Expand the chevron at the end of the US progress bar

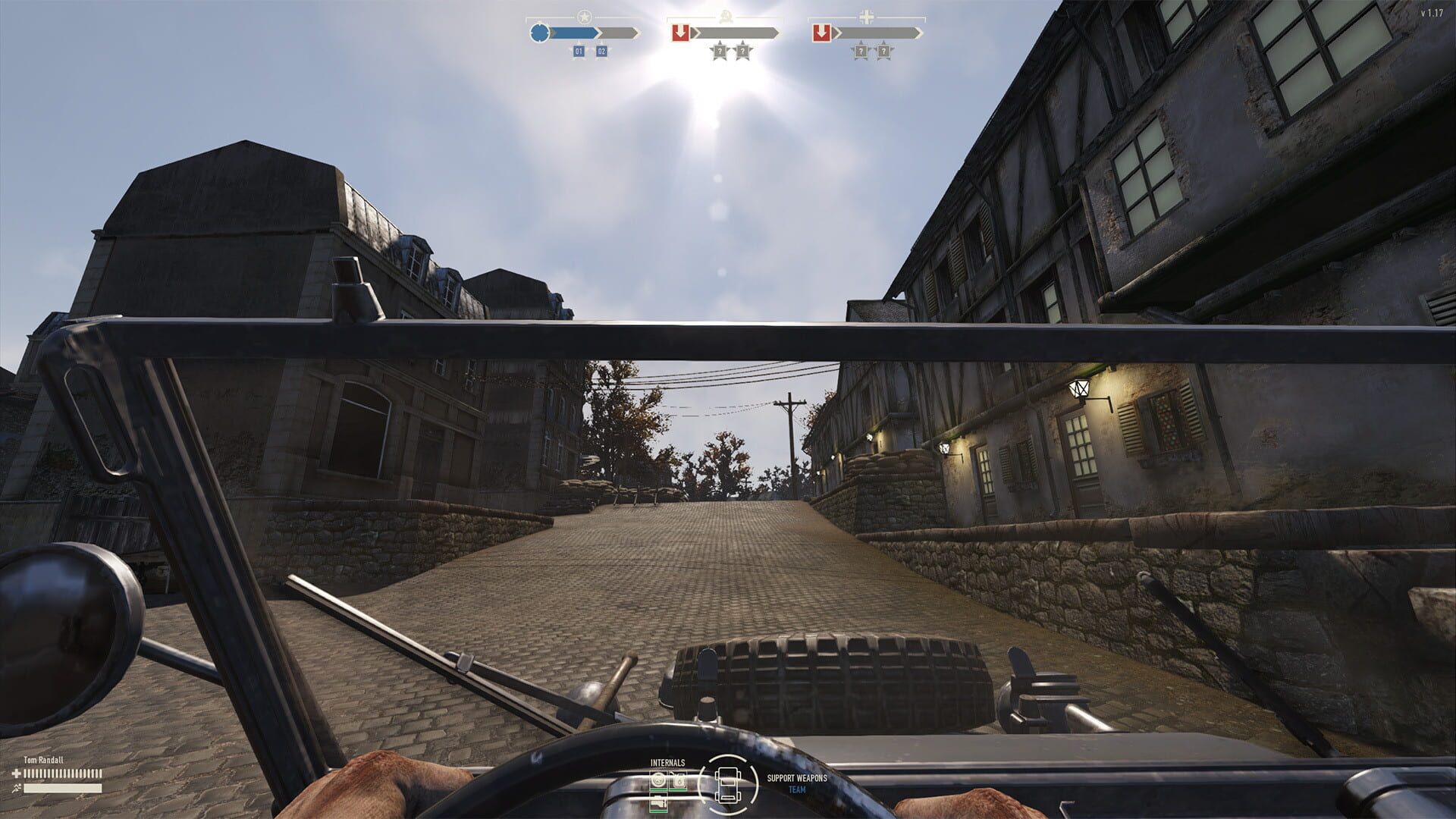635,33
